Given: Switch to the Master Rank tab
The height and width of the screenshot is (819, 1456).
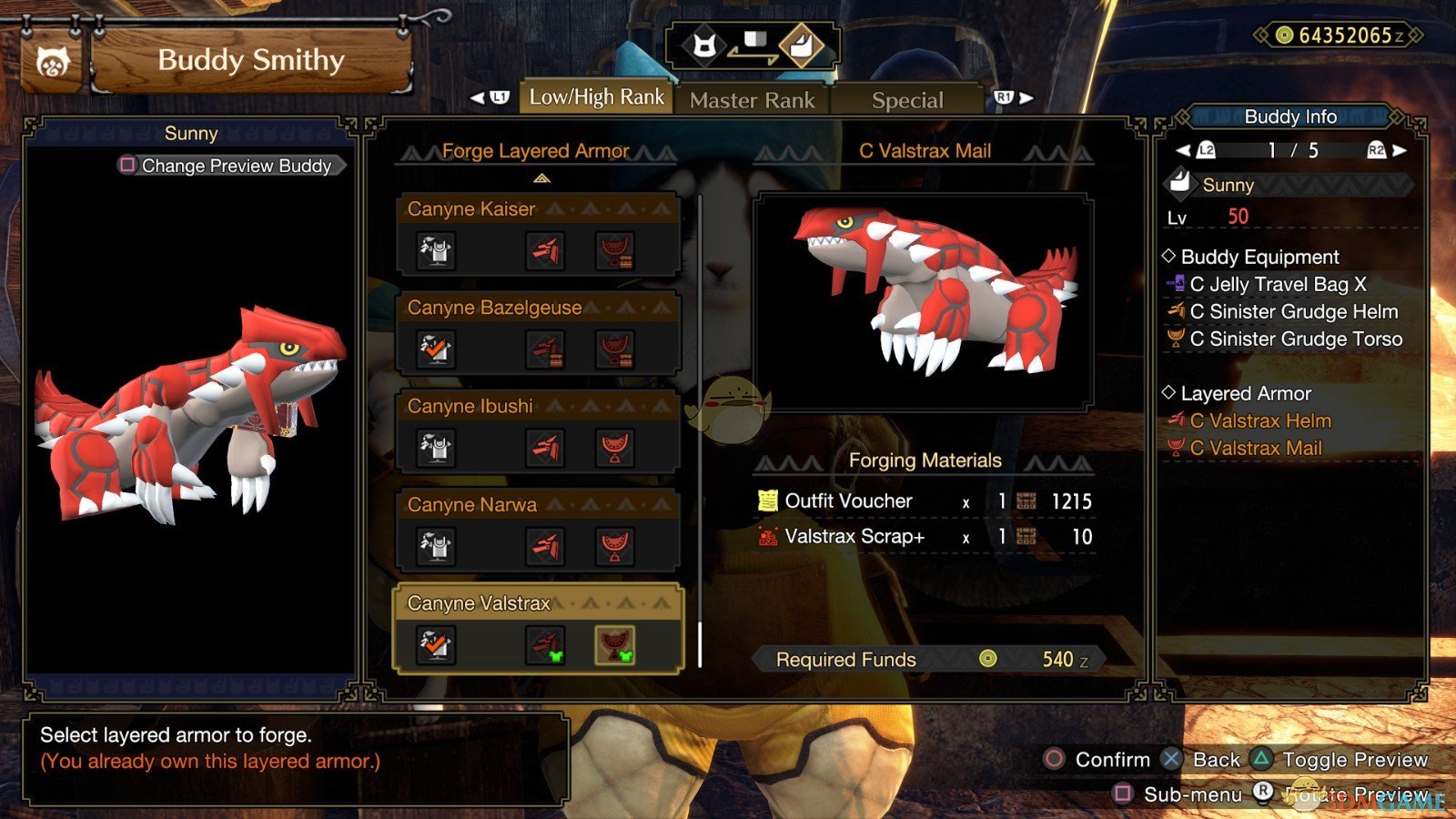Looking at the screenshot, I should pos(752,100).
